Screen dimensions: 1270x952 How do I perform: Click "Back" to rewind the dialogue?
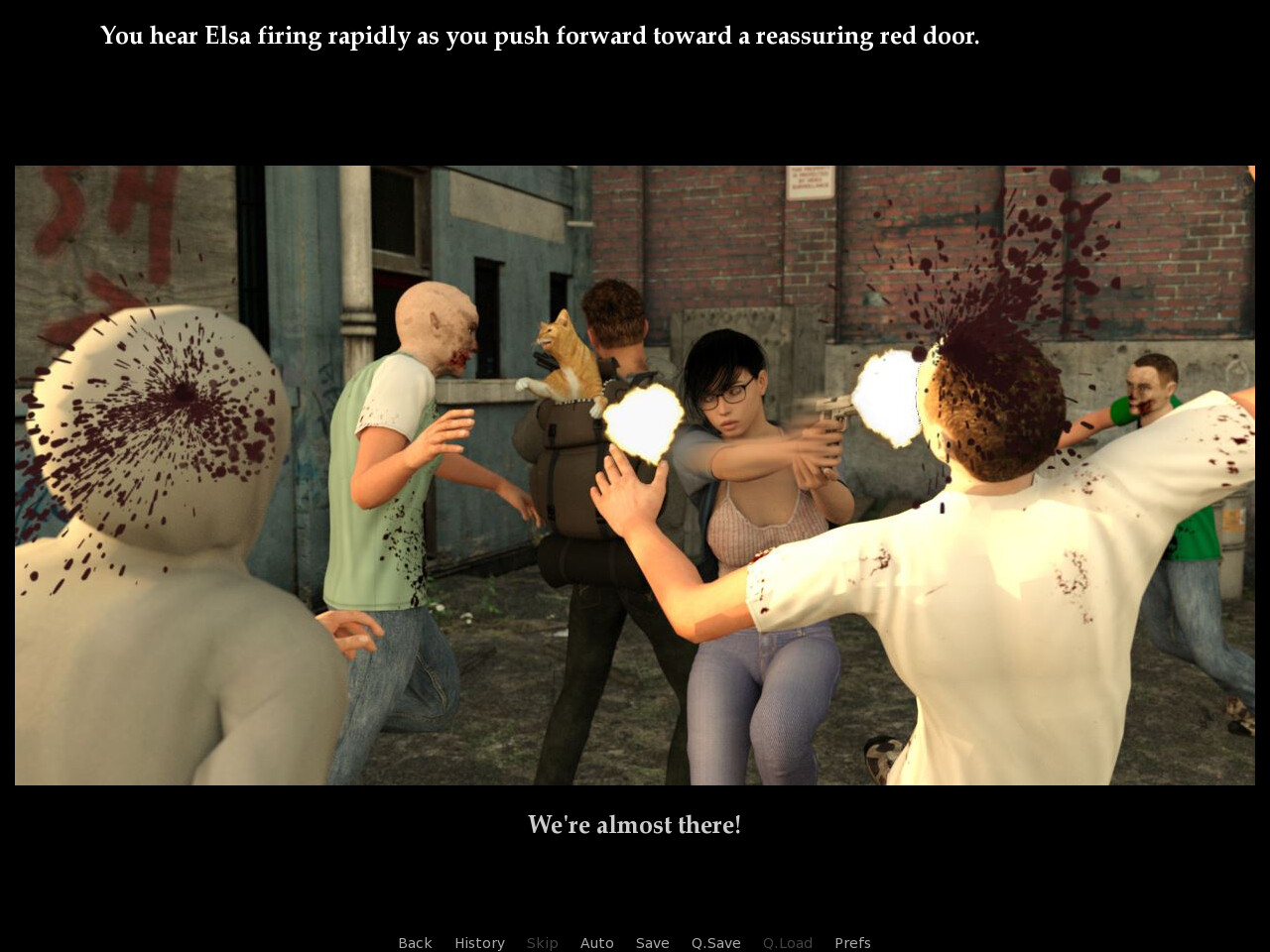(415, 942)
